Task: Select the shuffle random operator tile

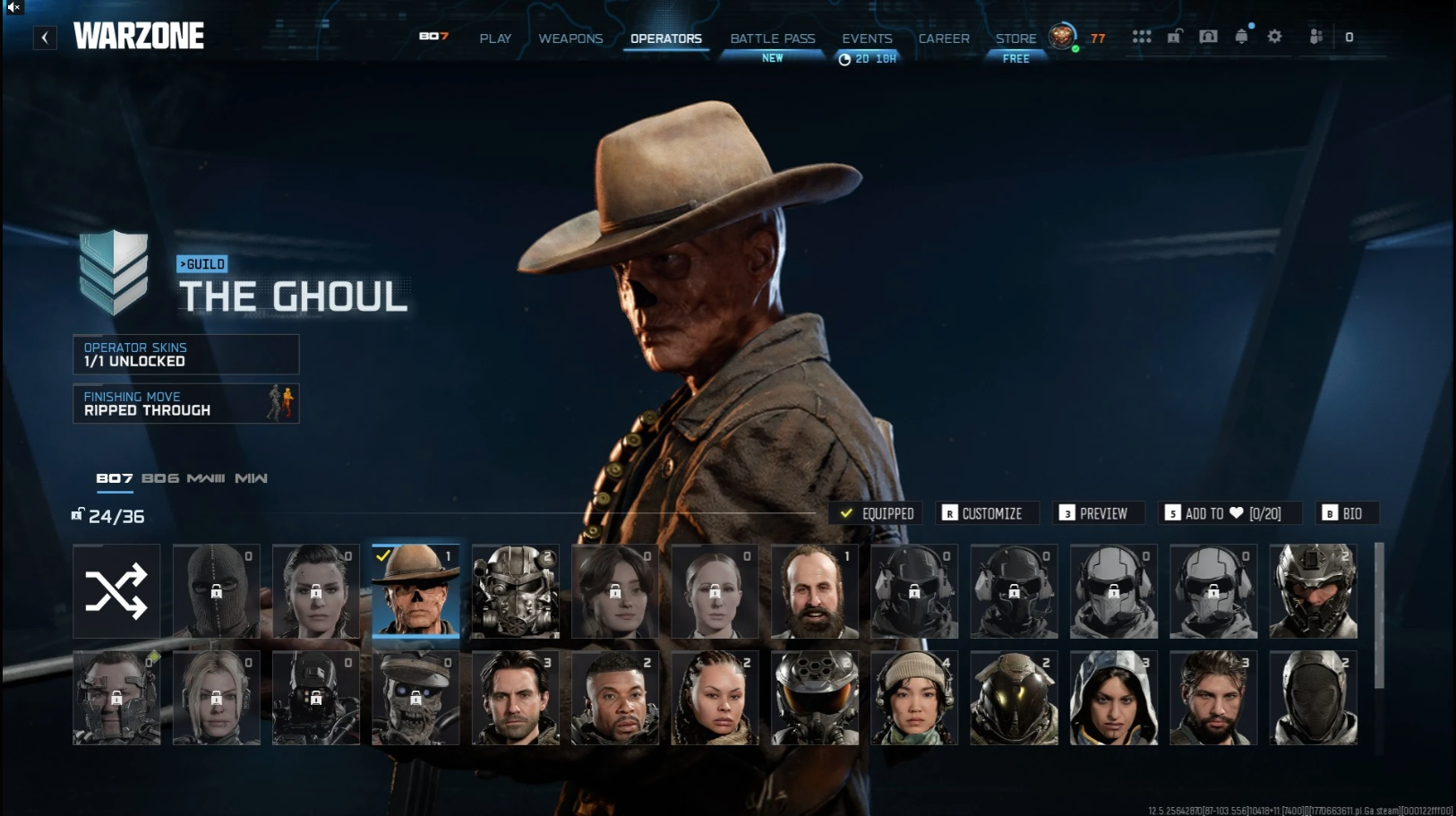Action: [116, 591]
